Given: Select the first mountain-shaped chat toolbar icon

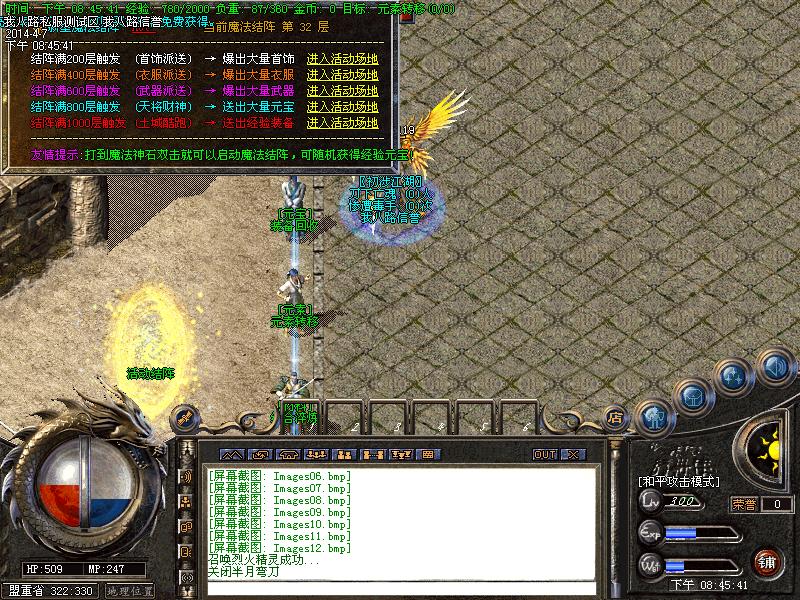Looking at the screenshot, I should tap(231, 454).
